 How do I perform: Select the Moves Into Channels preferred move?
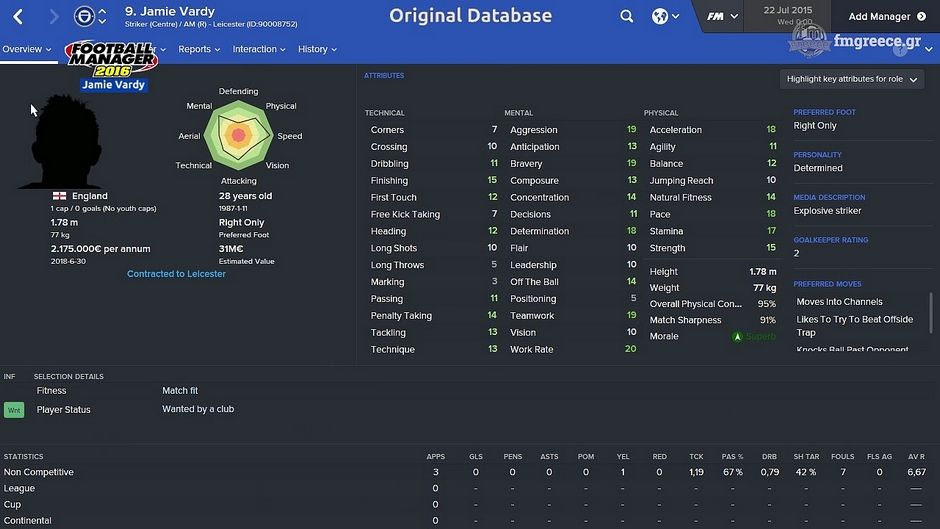click(839, 302)
